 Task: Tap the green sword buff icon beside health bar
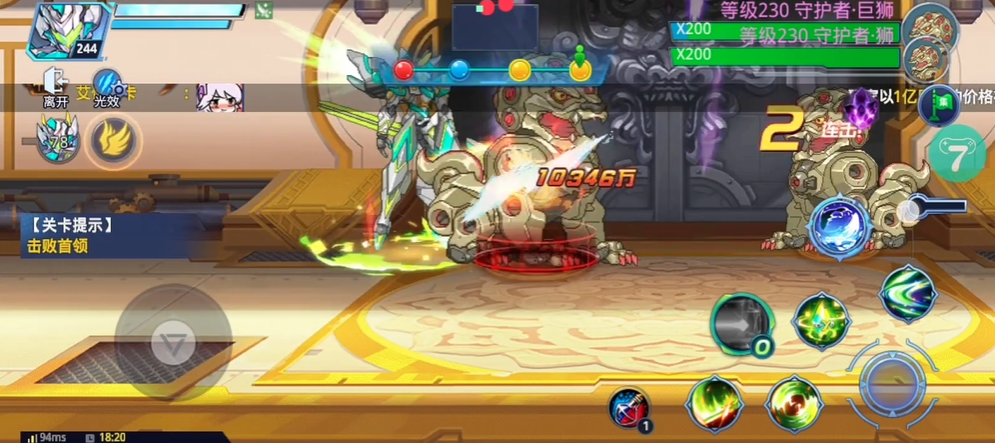263,11
